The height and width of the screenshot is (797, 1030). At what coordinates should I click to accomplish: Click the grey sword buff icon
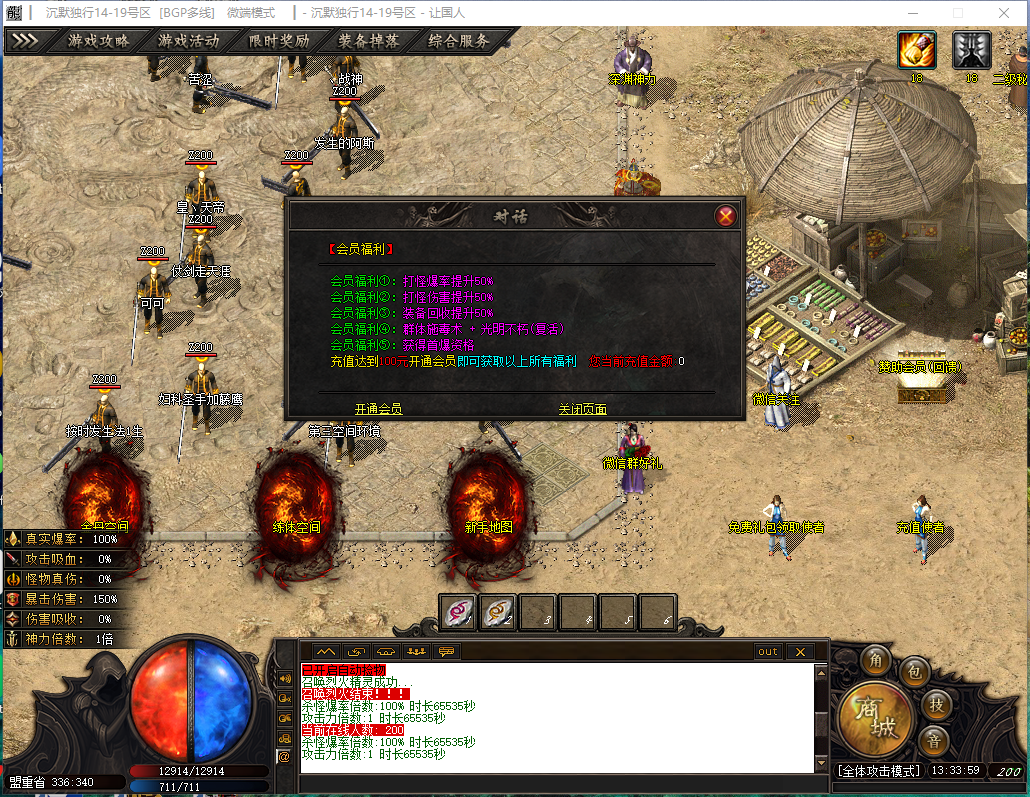pos(971,49)
